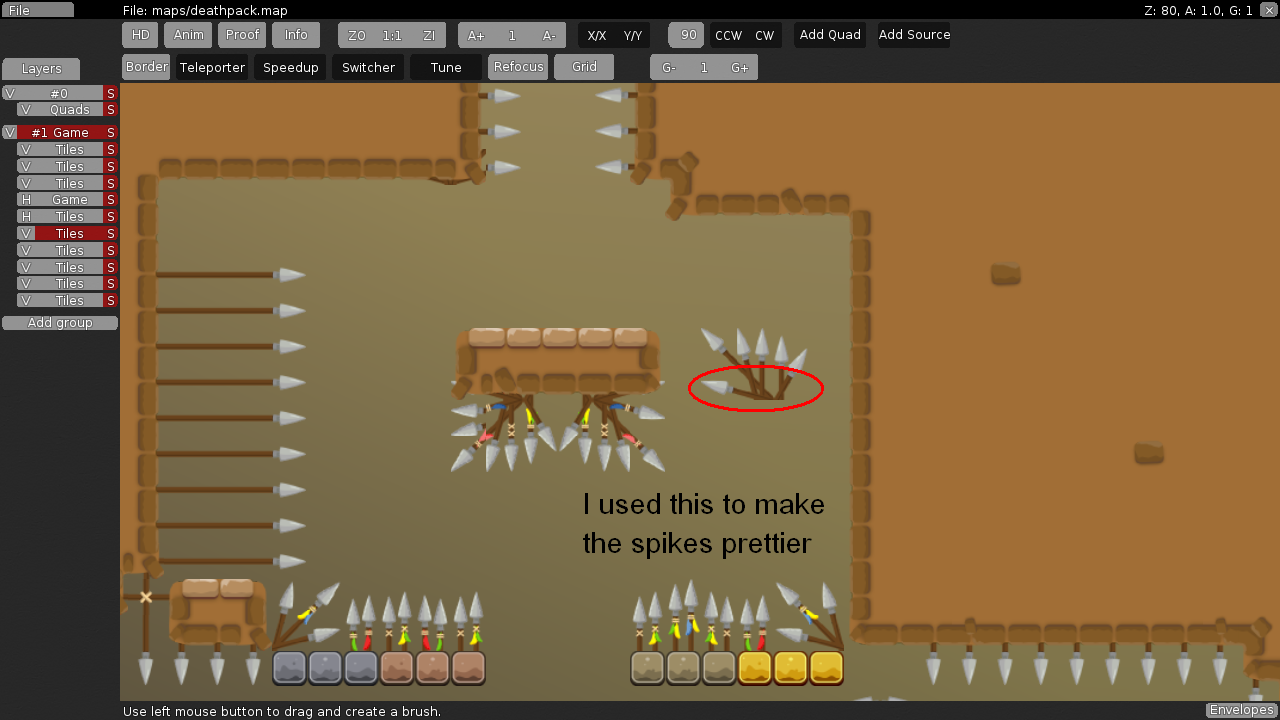Open the File menu
The height and width of the screenshot is (720, 1280).
[37, 9]
